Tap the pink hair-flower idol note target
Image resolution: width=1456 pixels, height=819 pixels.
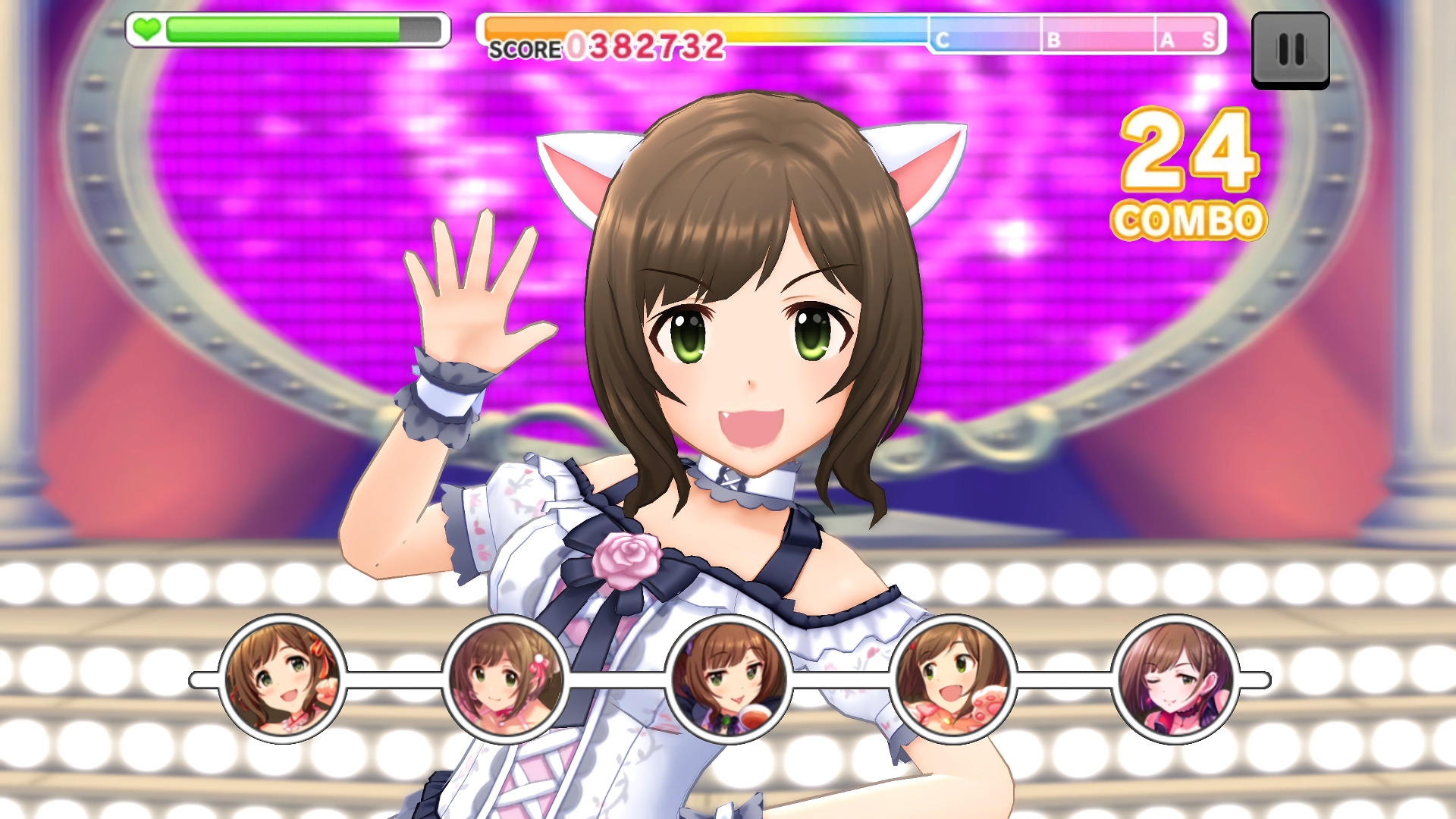click(506, 679)
